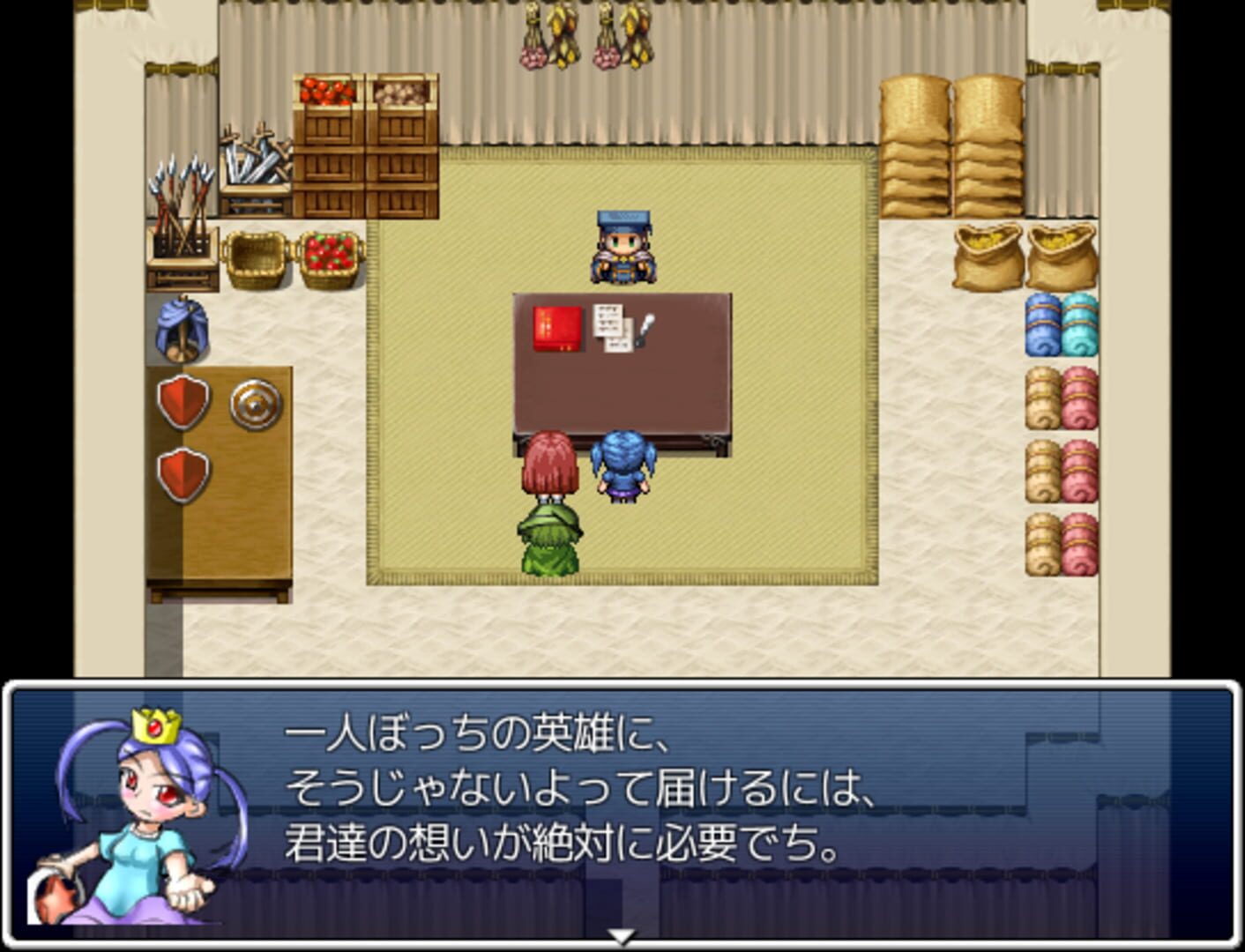
Task: Advance dialogue with the white arrow indicator
Action: click(x=622, y=936)
